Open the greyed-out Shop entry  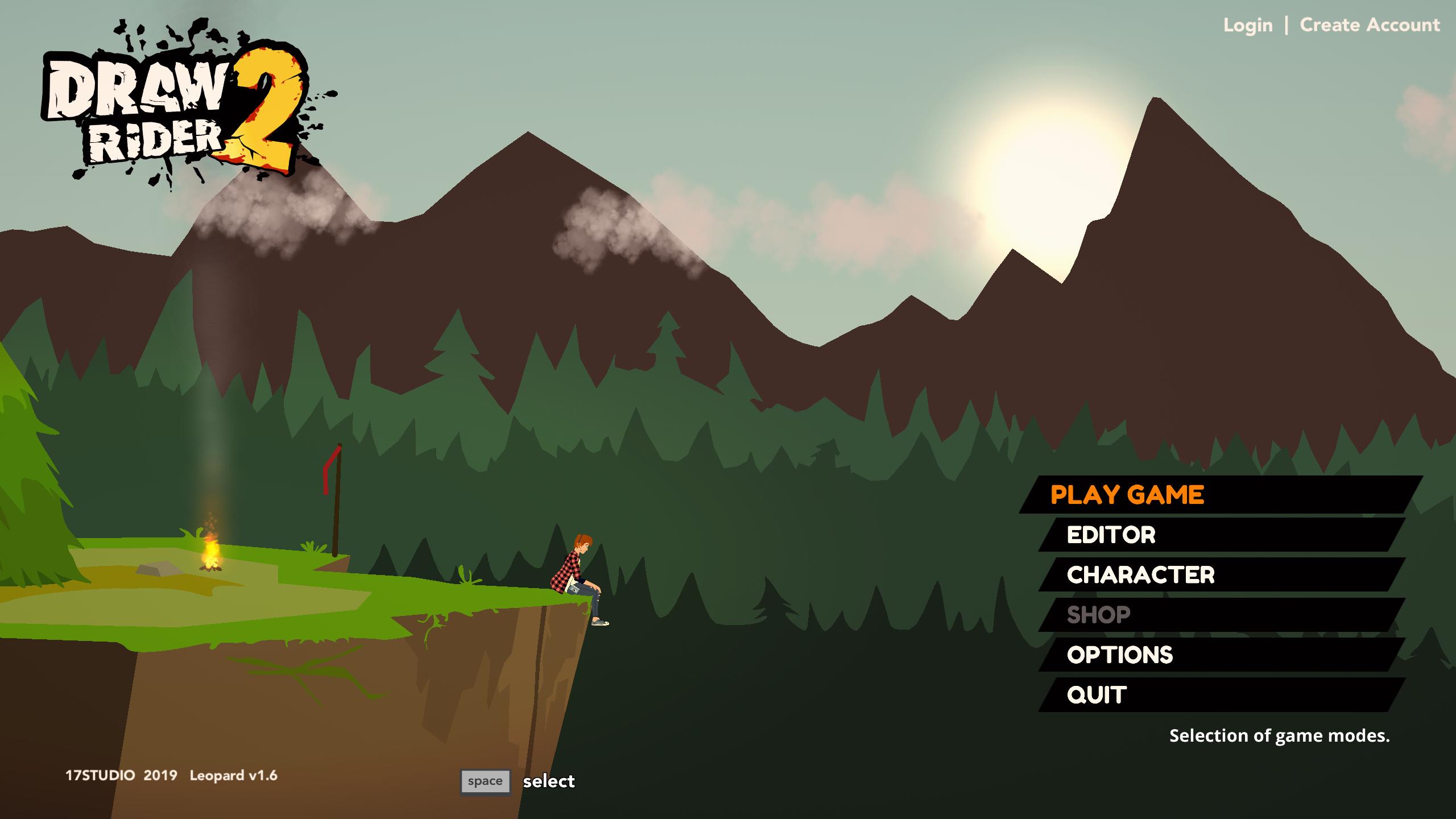[1098, 615]
